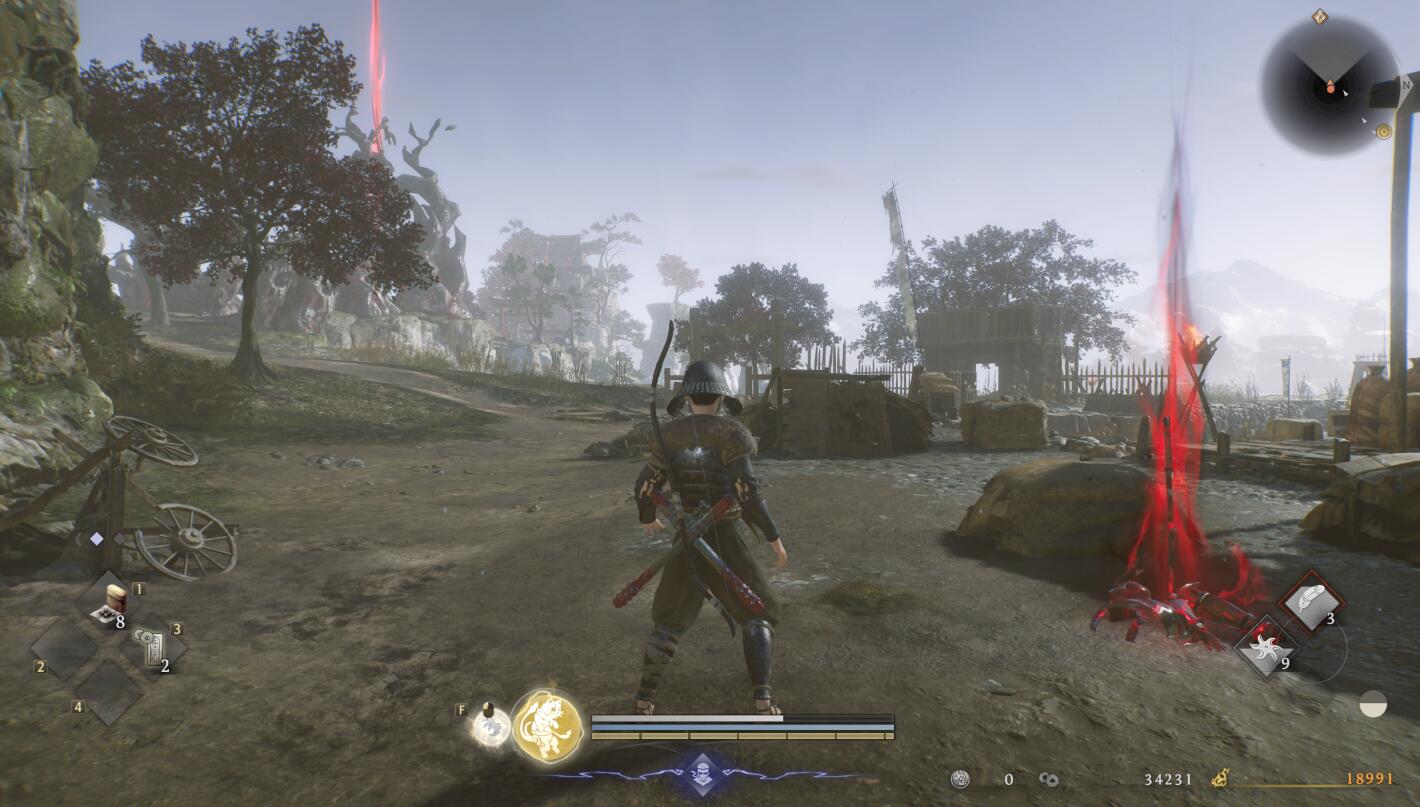Click the blue ninja style emblem
This screenshot has width=1420, height=807.
[703, 773]
